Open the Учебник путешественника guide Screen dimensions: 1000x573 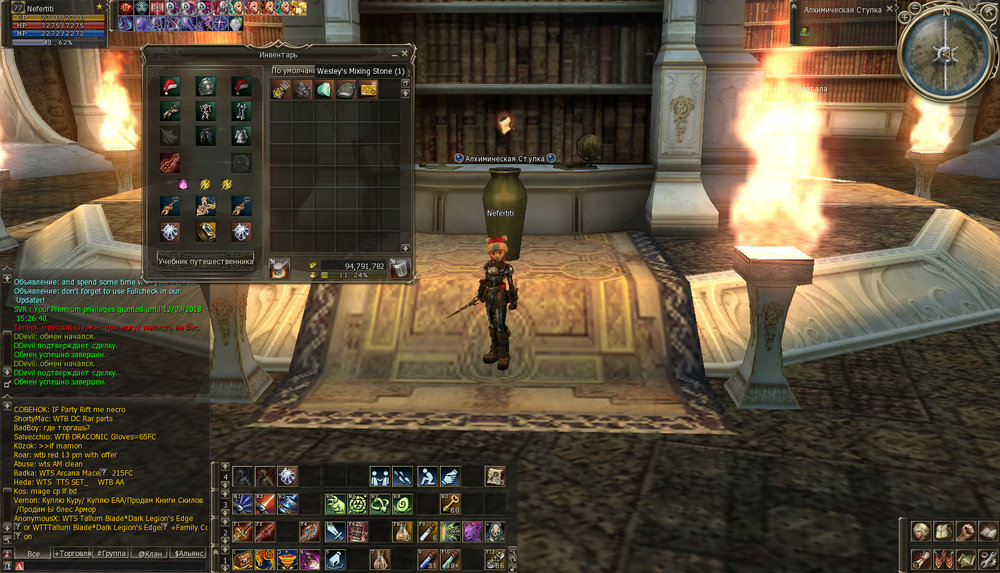coord(205,261)
